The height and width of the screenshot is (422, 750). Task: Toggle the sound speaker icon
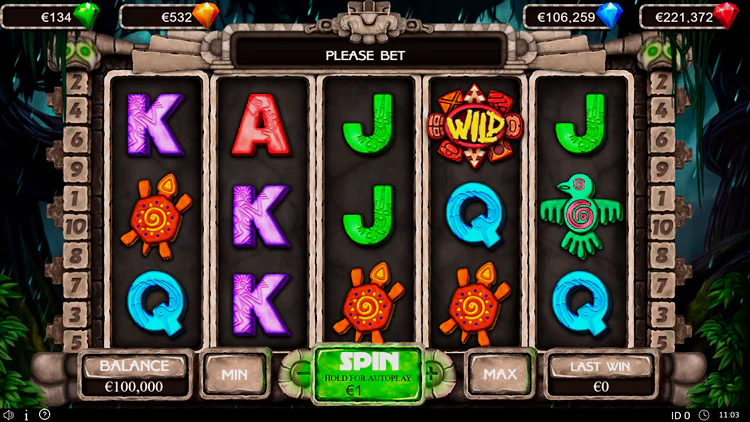8,414
